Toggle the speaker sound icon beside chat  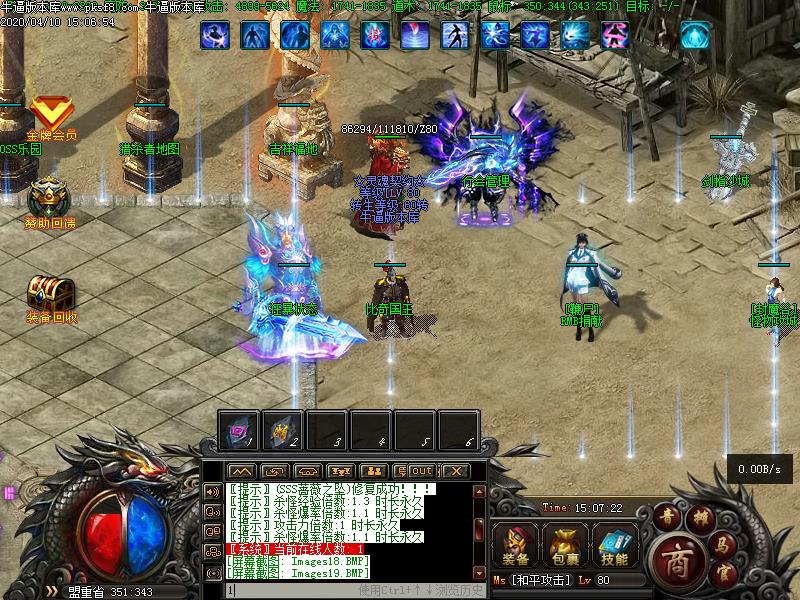pos(212,492)
